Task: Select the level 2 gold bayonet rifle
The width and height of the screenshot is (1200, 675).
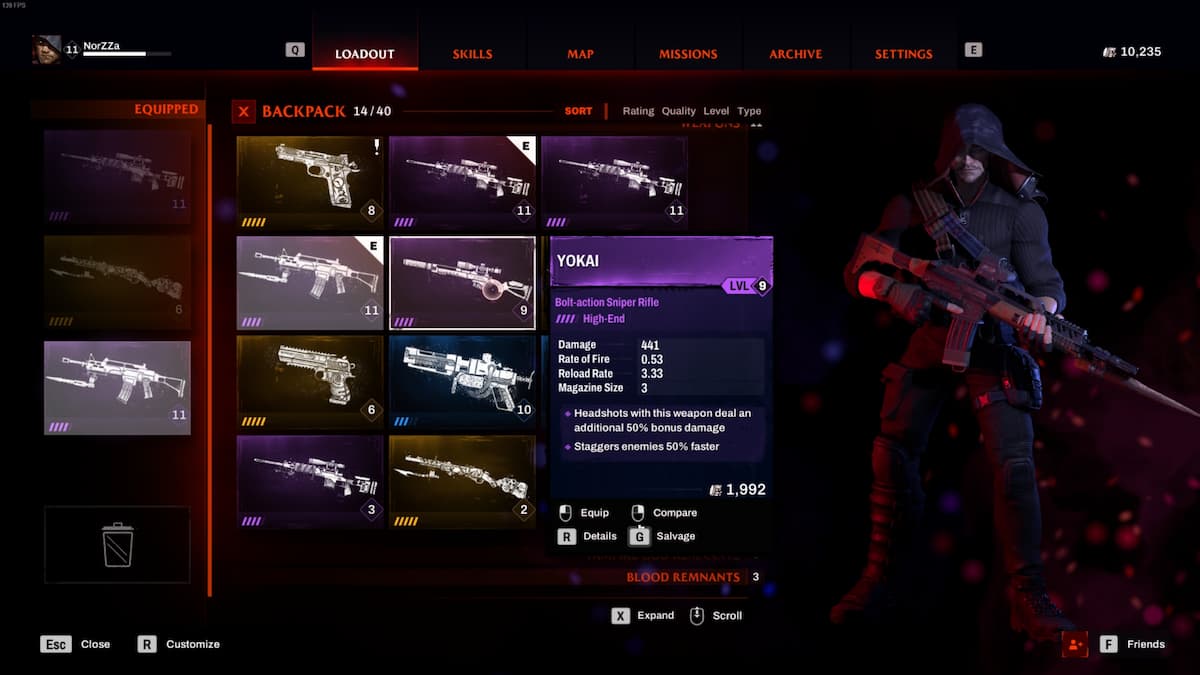Action: (x=462, y=481)
